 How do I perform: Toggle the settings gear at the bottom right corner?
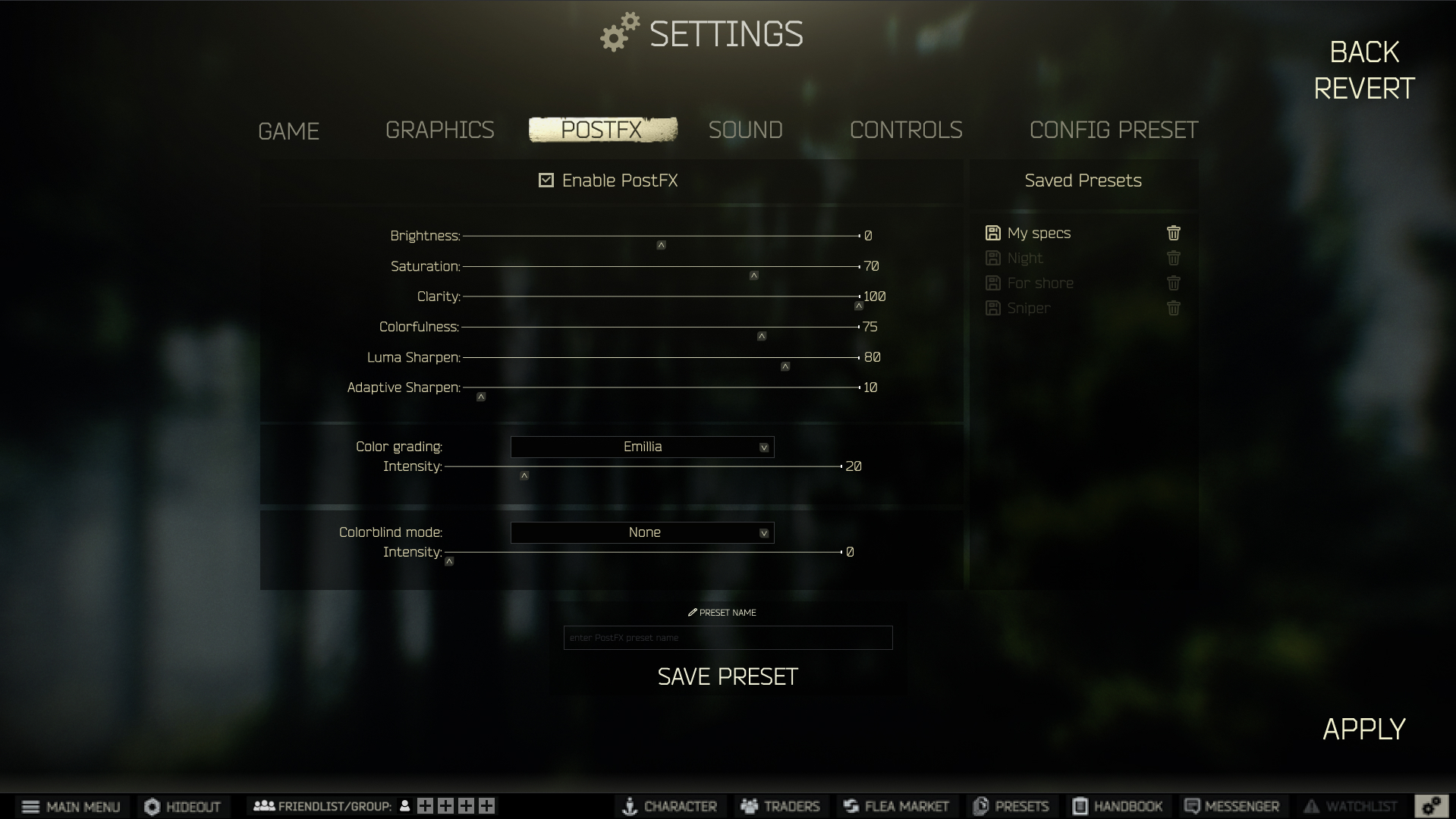[1432, 805]
